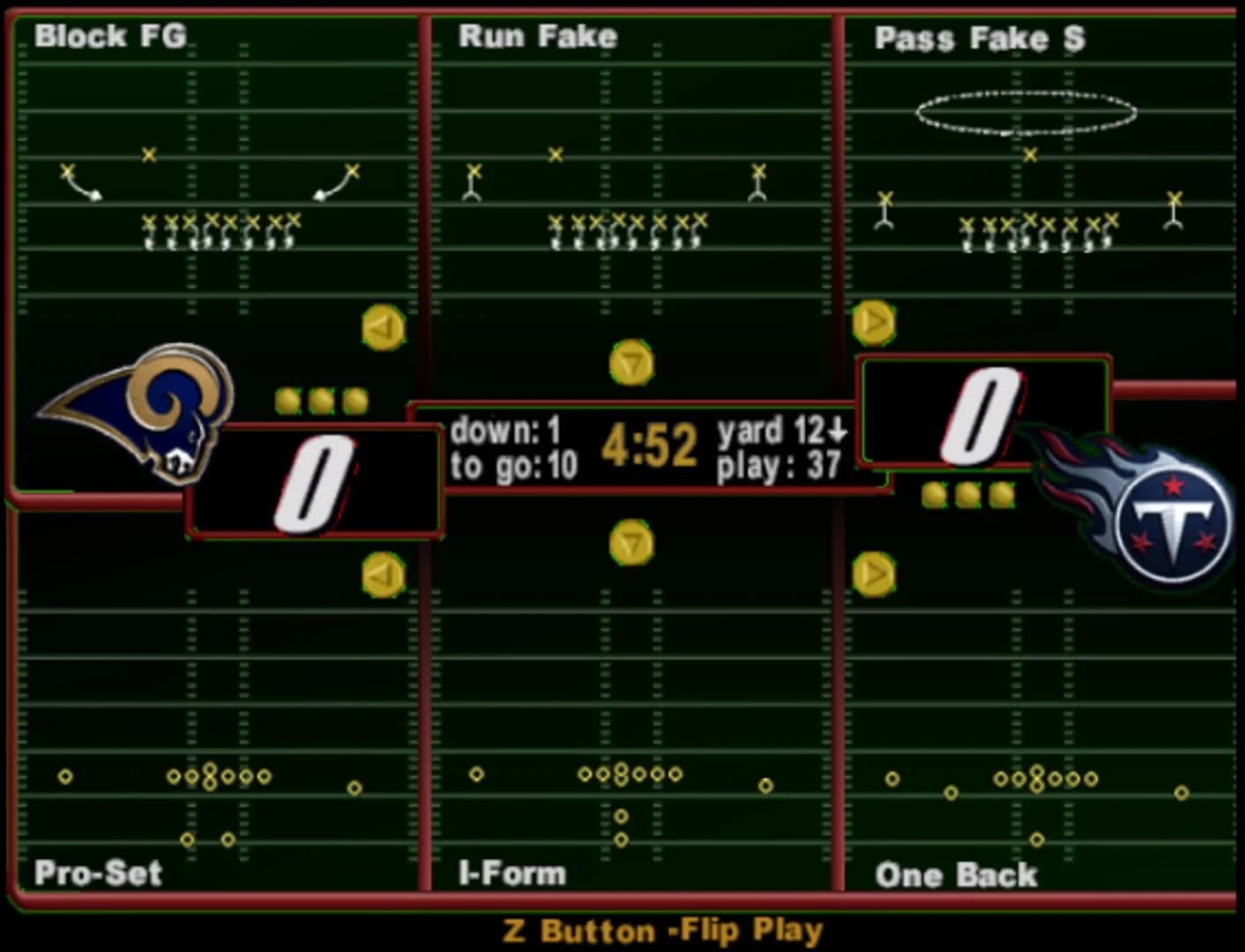Select the down arrow above the game clock
The height and width of the screenshot is (952, 1245).
coord(630,363)
